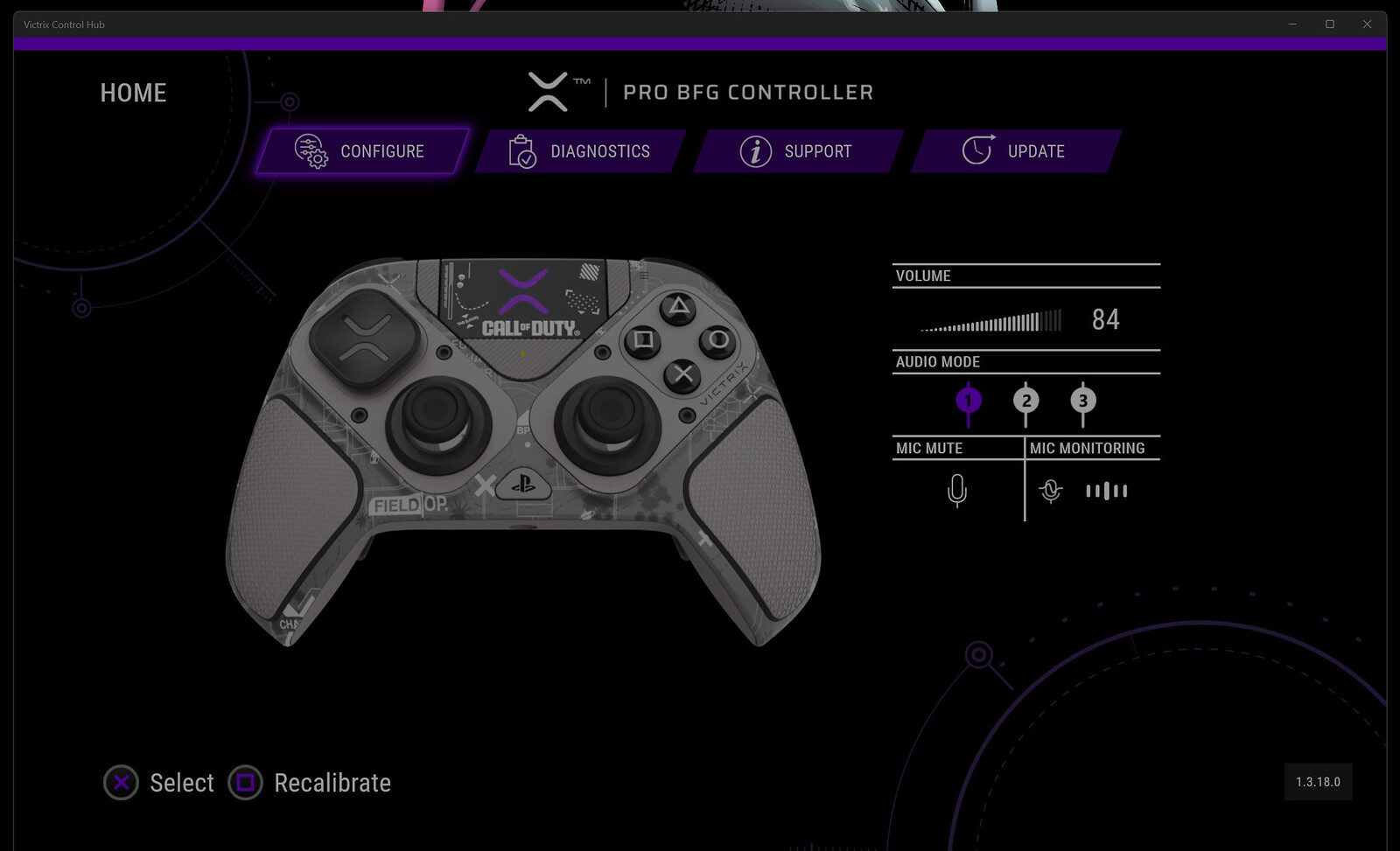
Task: Select the Mic Monitoring microphone icon
Action: pyautogui.click(x=1049, y=491)
